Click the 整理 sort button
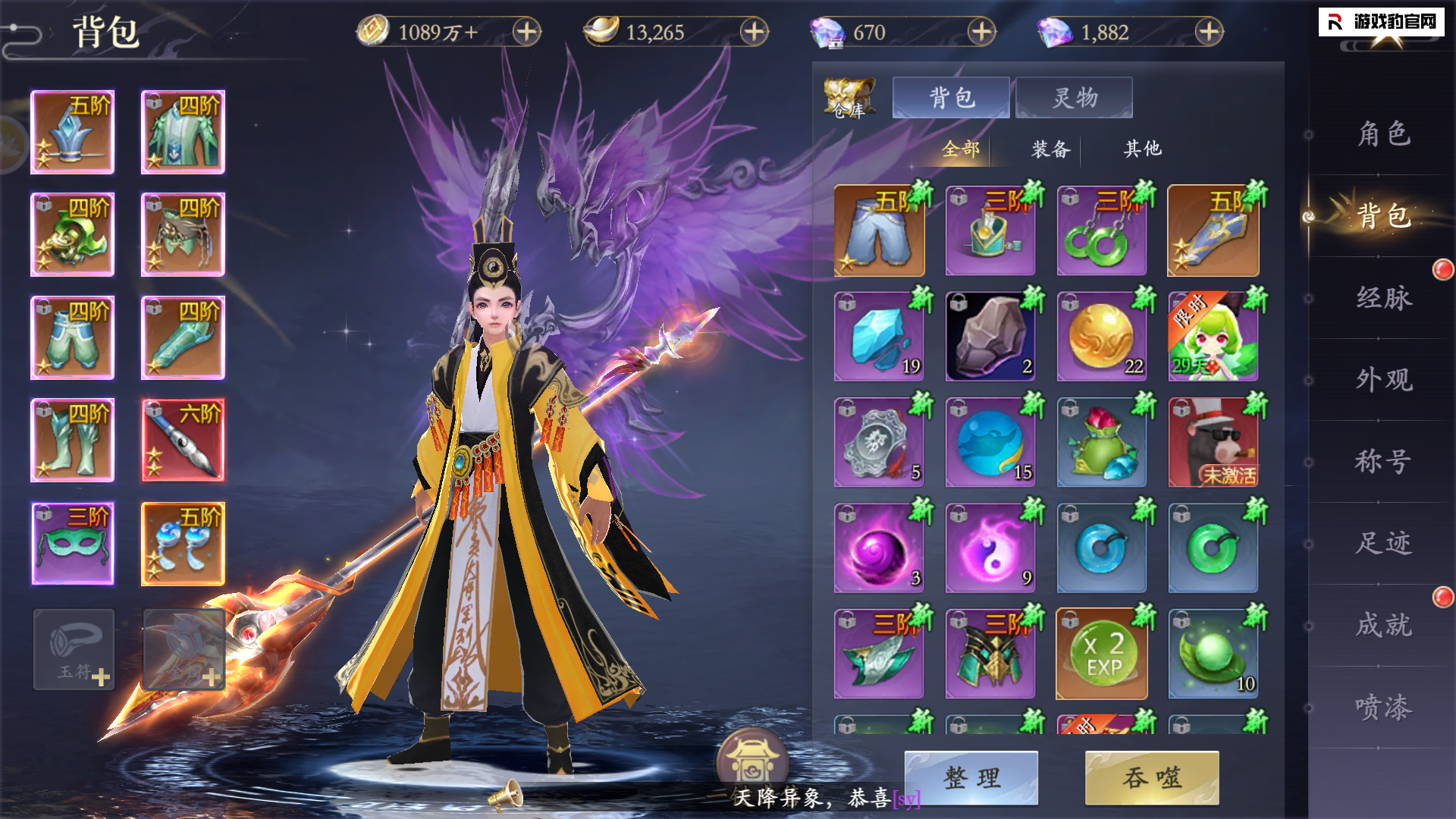The image size is (1456, 819). point(971,777)
